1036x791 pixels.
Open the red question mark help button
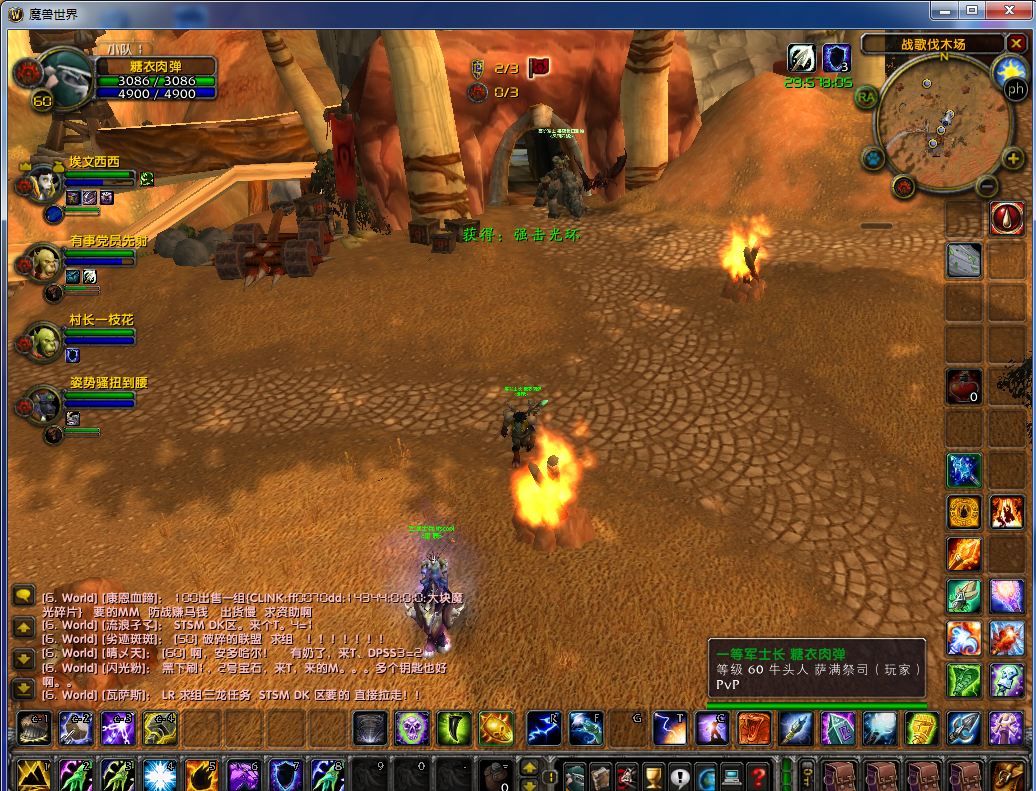click(x=759, y=775)
